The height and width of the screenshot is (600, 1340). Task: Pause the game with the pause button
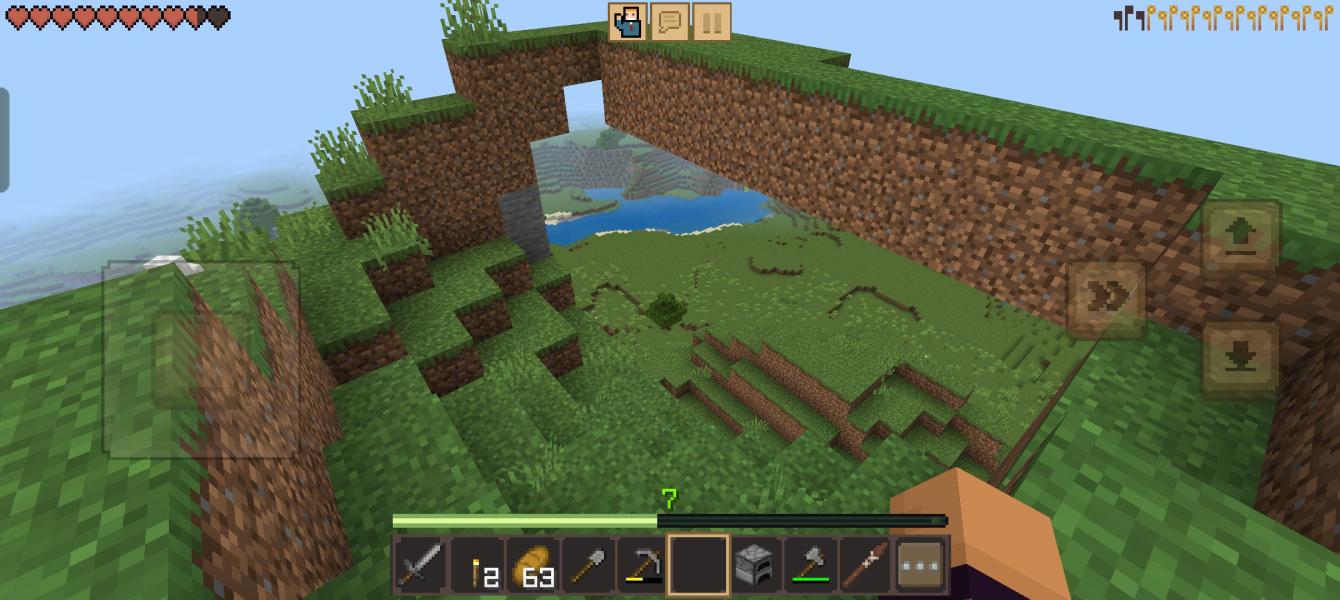click(x=711, y=22)
